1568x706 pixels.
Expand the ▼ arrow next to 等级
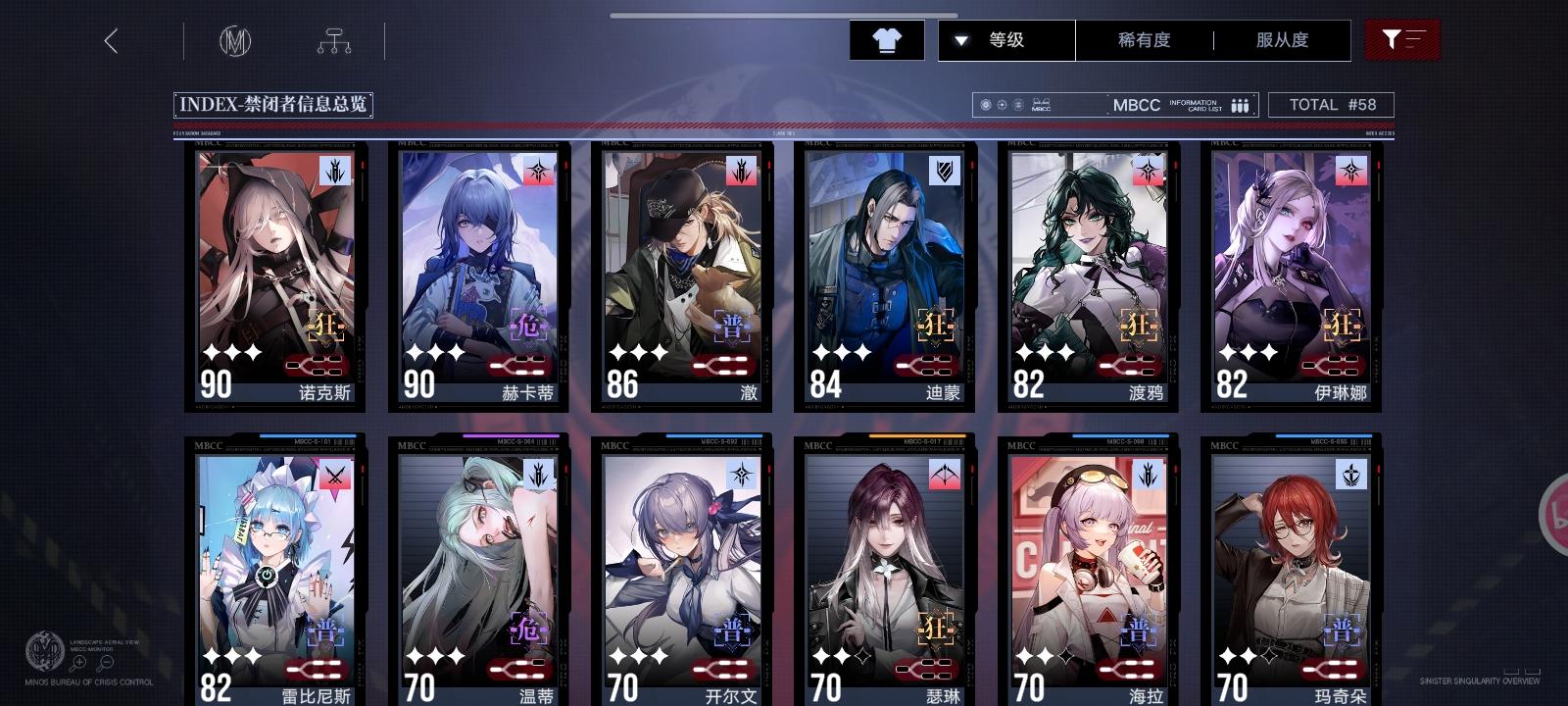tap(960, 40)
